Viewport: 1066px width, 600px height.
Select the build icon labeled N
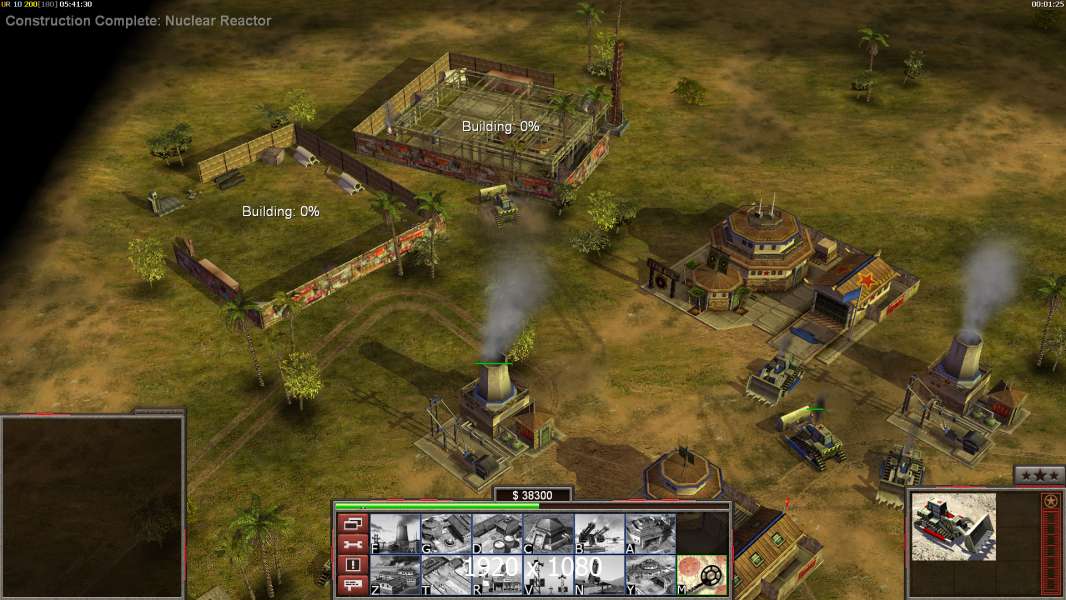pos(599,574)
